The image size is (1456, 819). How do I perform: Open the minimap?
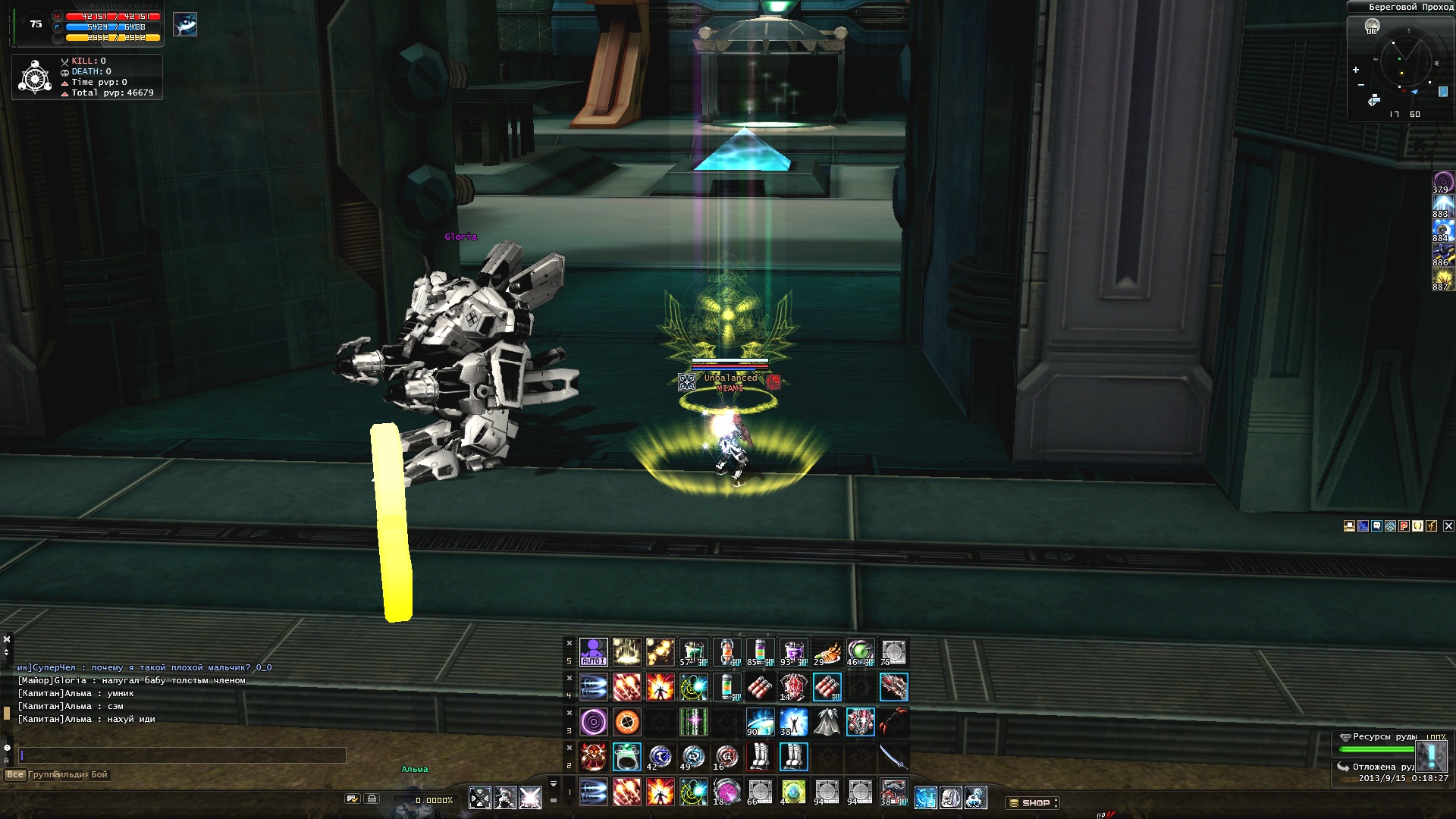(x=1401, y=64)
